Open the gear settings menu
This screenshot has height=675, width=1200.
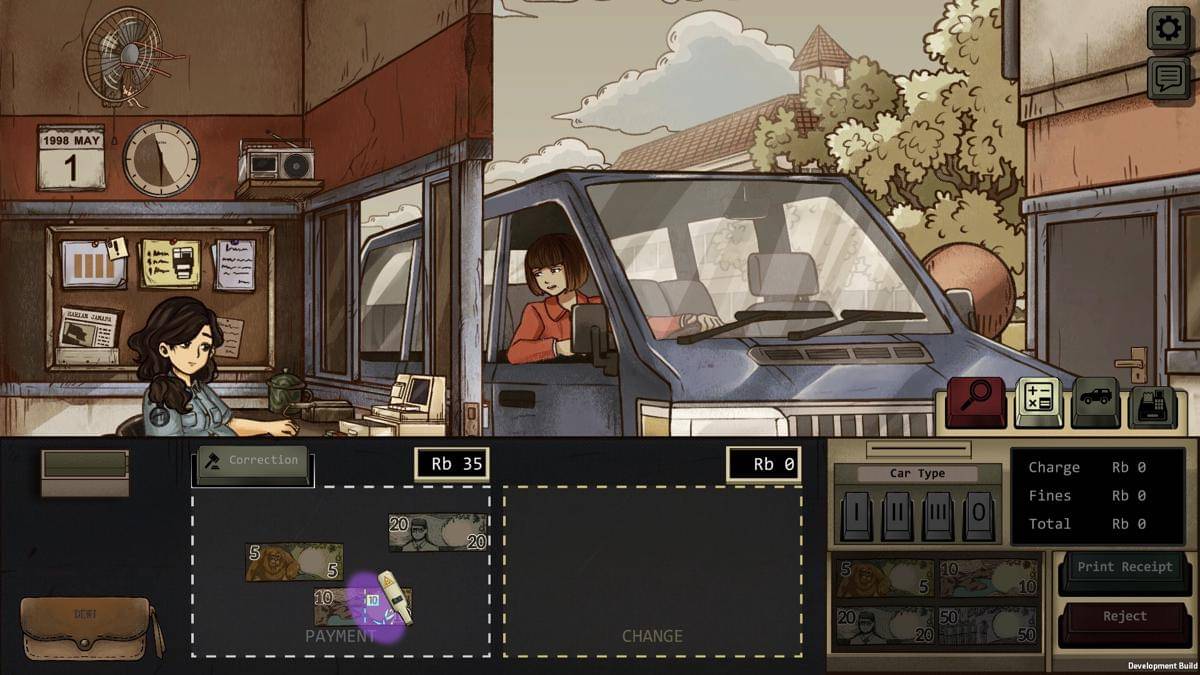(1167, 28)
